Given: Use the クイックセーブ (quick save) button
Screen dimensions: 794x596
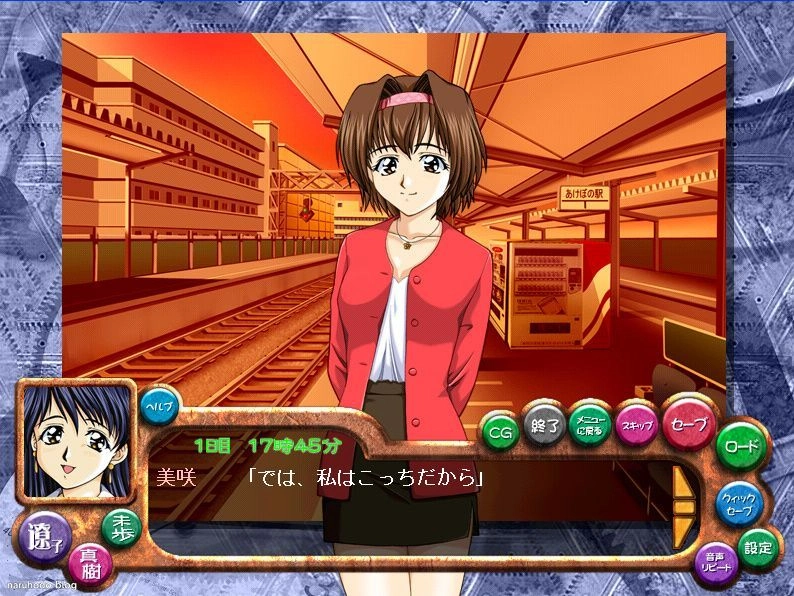Looking at the screenshot, I should (x=740, y=503).
